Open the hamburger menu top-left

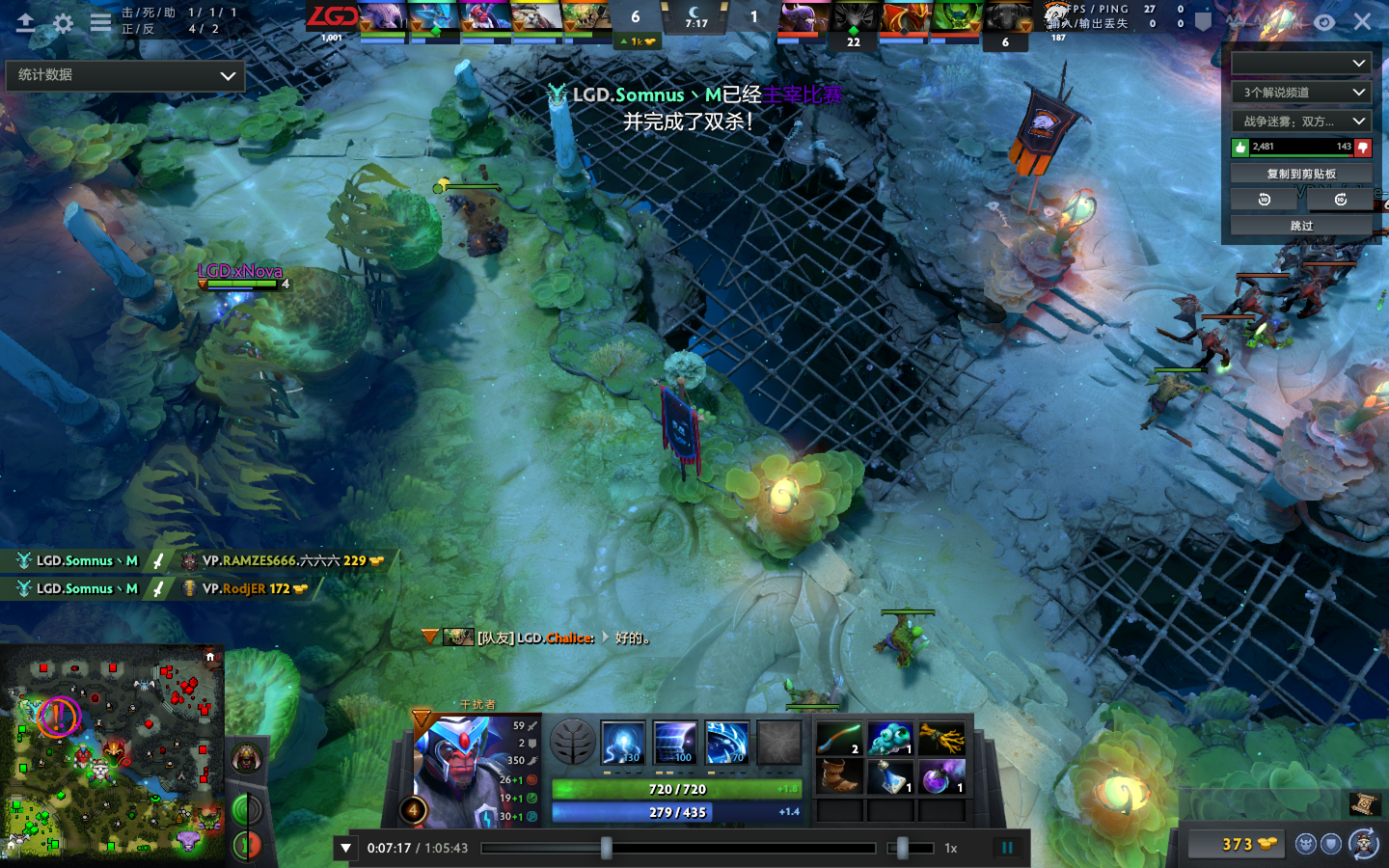point(99,23)
